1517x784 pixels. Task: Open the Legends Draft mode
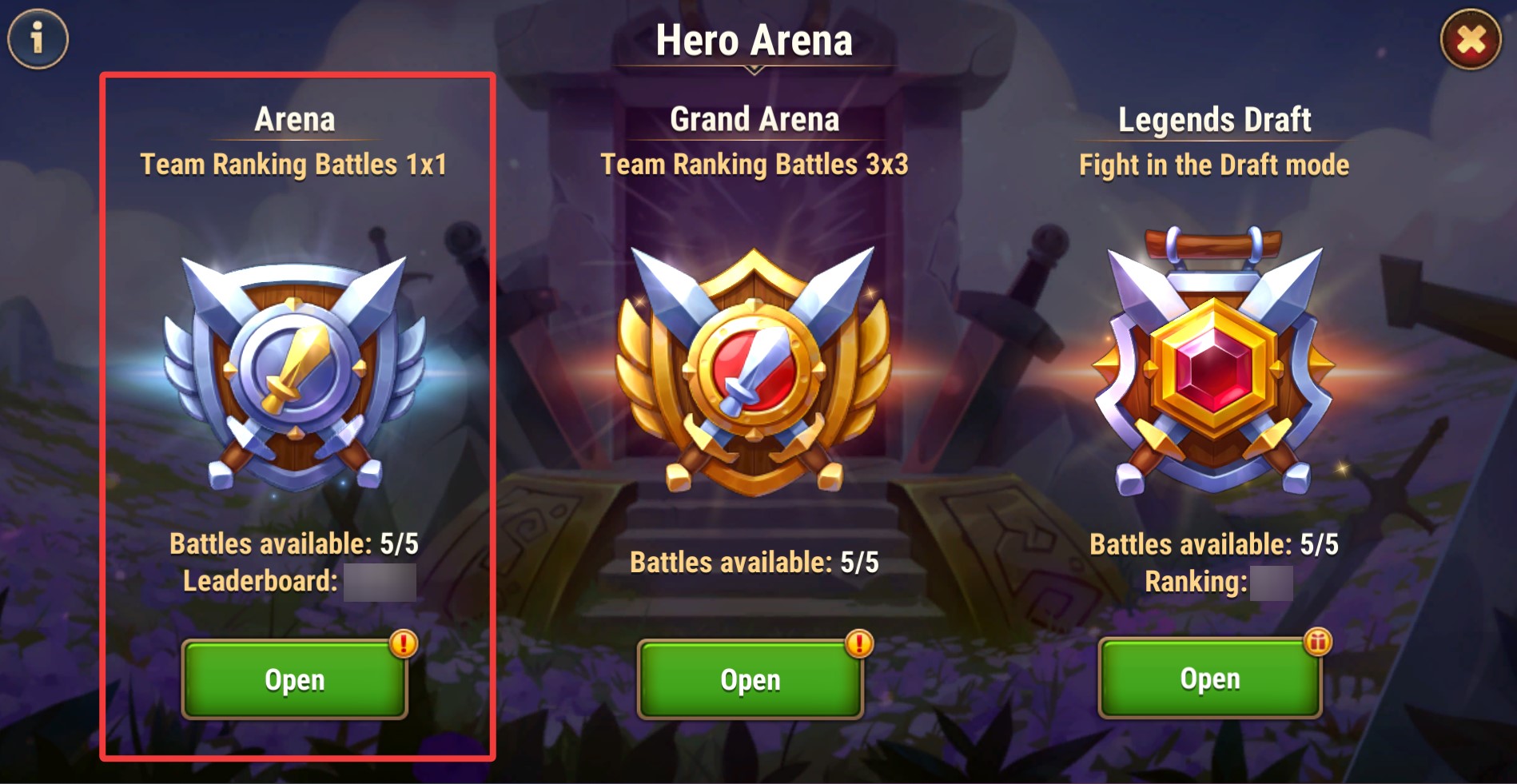point(1209,679)
